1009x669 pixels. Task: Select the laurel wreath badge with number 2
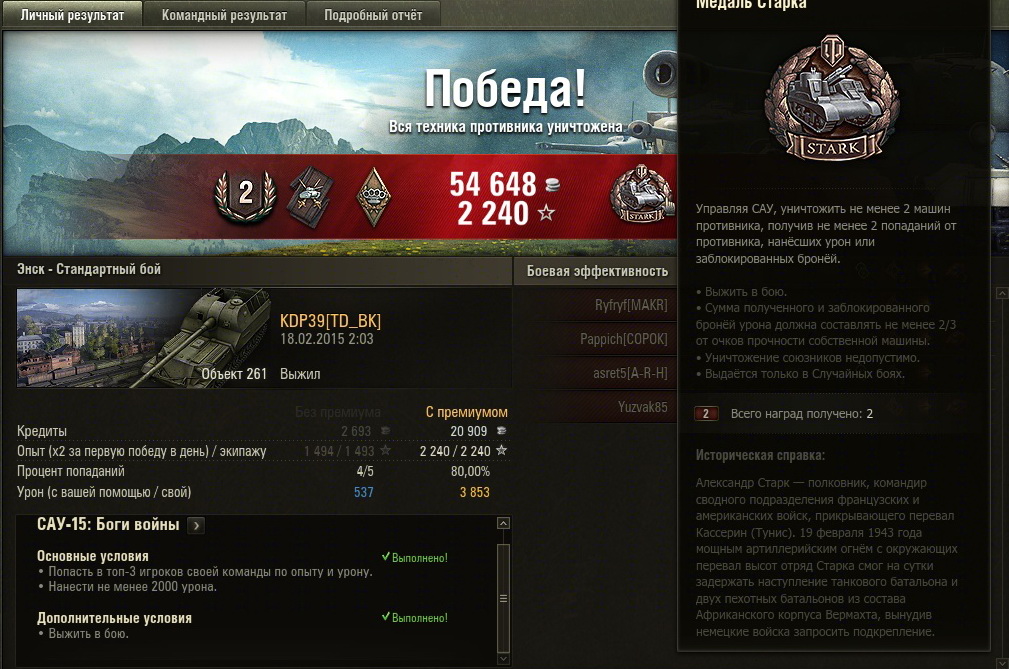pyautogui.click(x=246, y=196)
